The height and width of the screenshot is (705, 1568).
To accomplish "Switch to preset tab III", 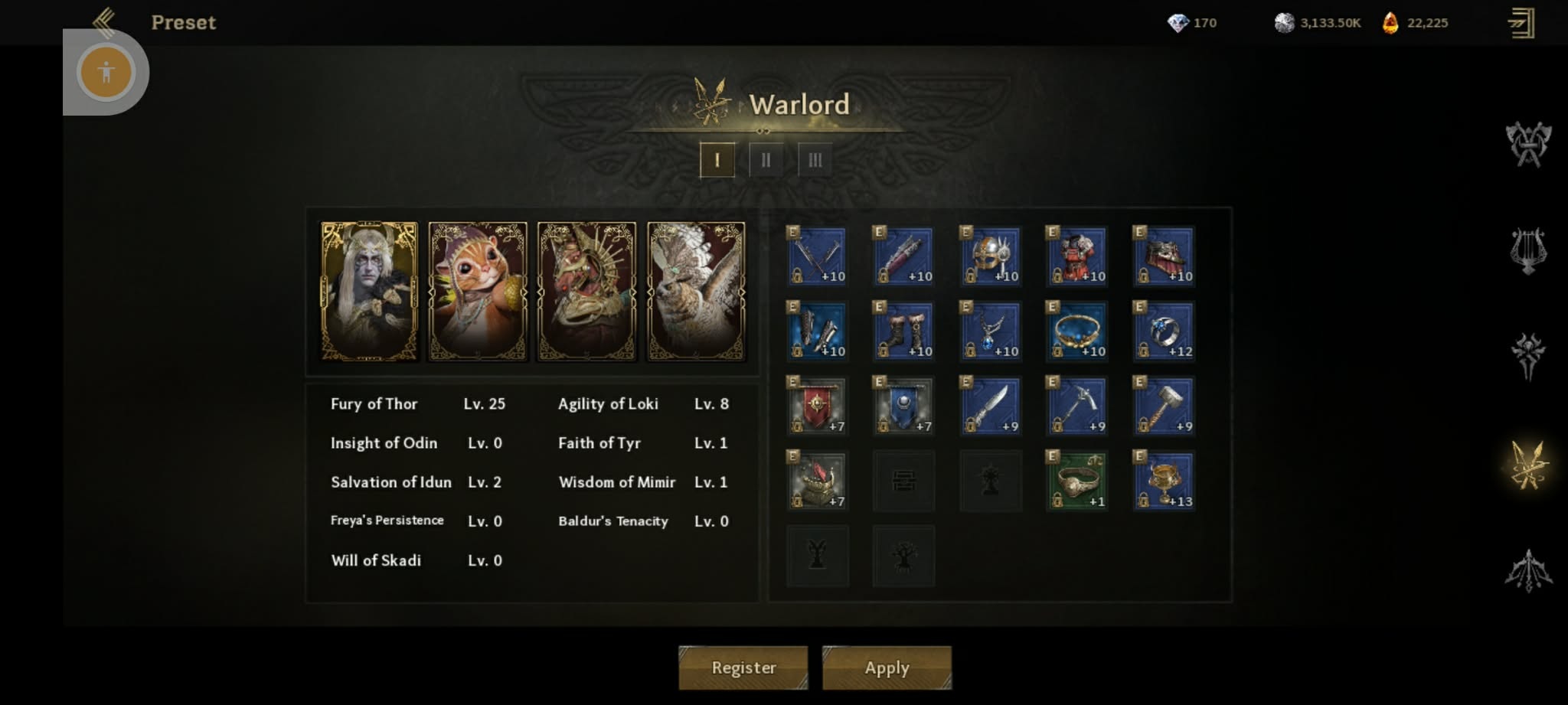I will pyautogui.click(x=815, y=160).
